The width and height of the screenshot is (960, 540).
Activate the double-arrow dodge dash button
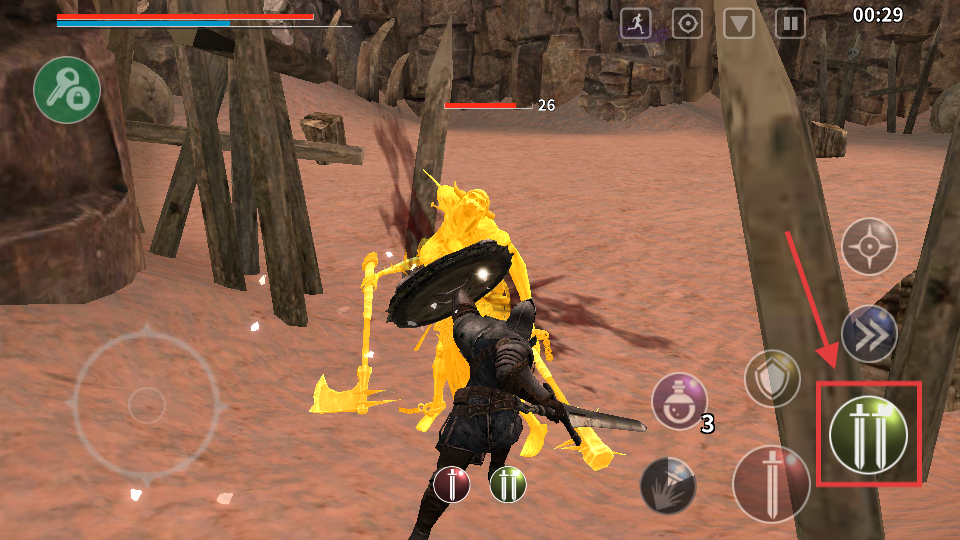[868, 335]
